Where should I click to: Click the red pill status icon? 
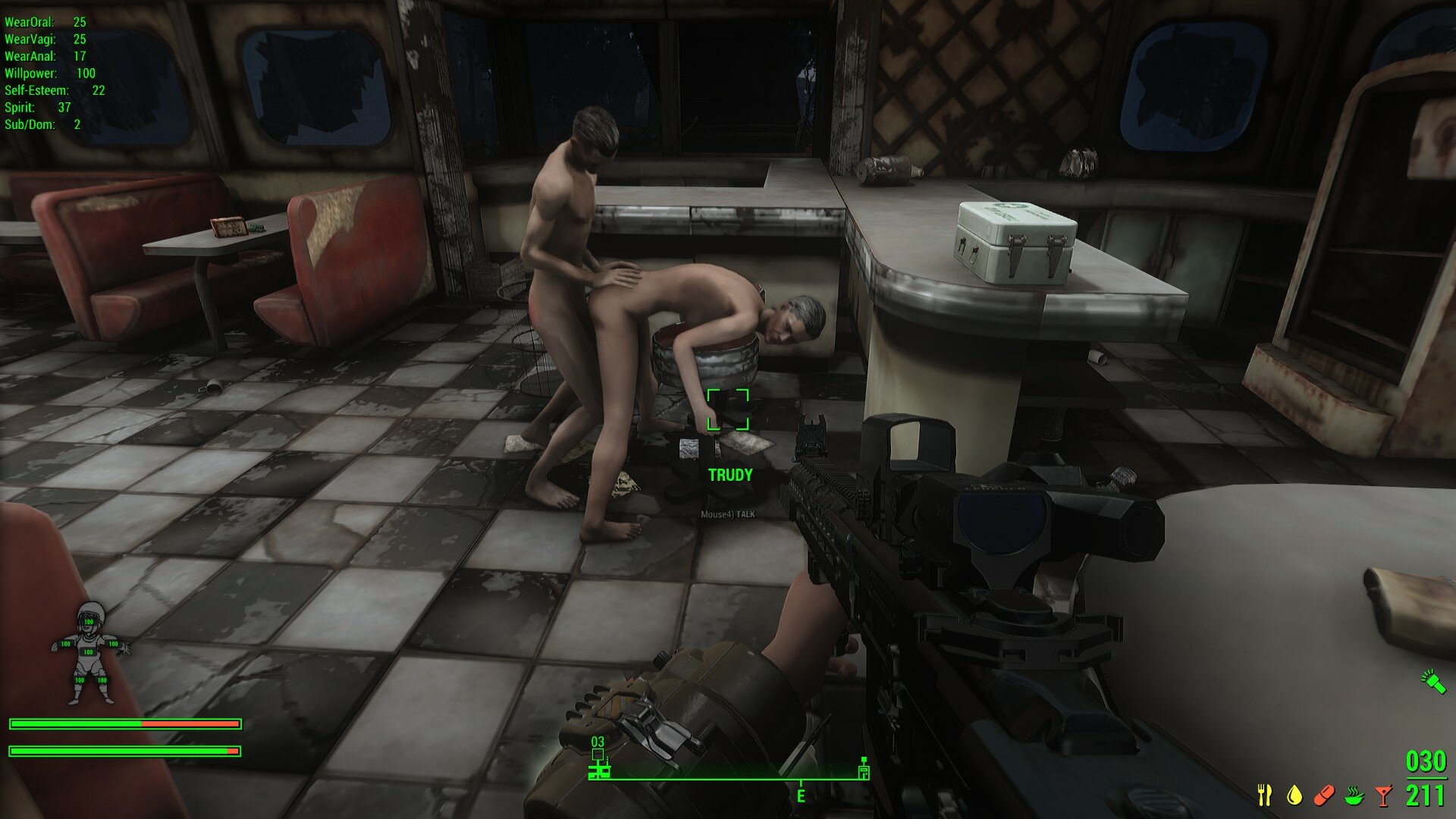pyautogui.click(x=1323, y=795)
